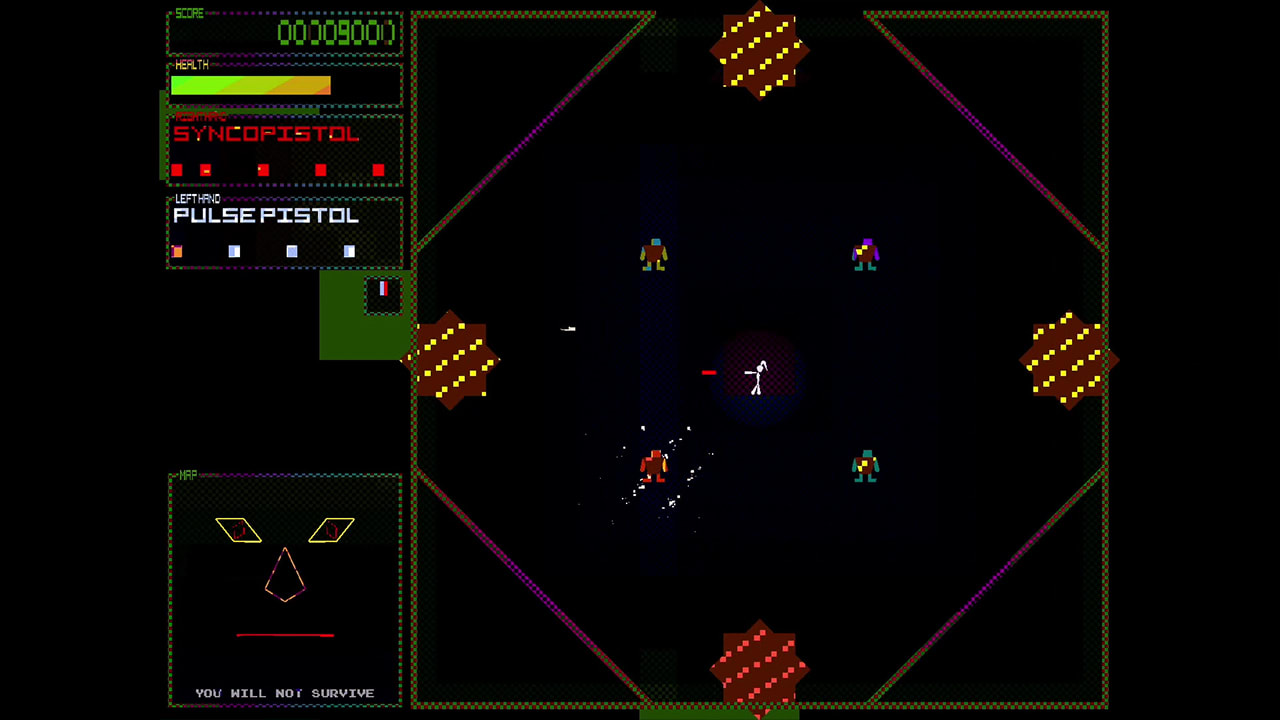Viewport: 1280px width, 720px height.
Task: Click the spiked mine on the left wall
Action: coord(455,362)
